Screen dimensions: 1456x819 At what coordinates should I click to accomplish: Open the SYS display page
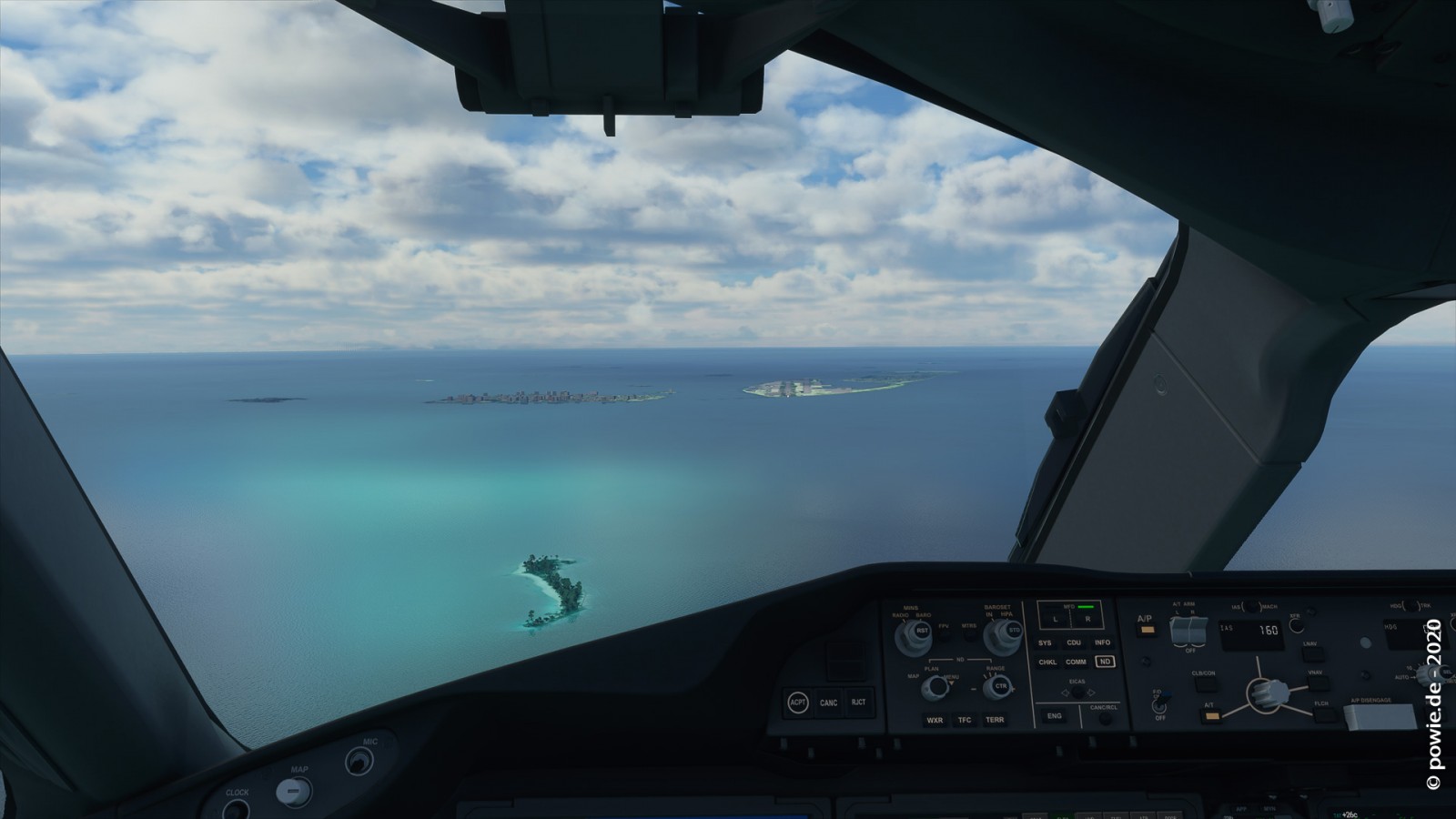[1045, 642]
